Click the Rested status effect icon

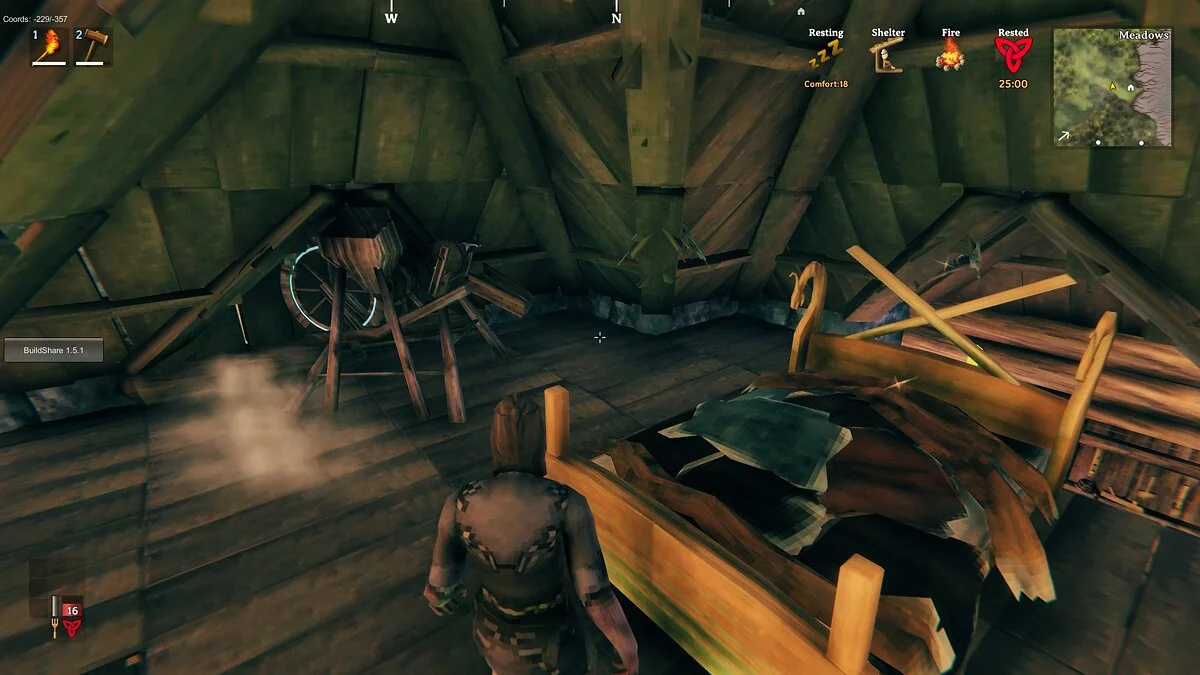coord(1013,57)
